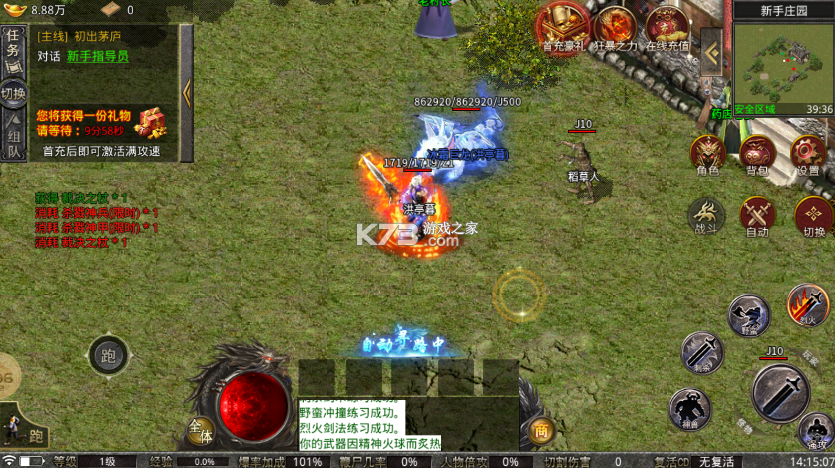Open the 在线充值 recharge icon
The height and width of the screenshot is (468, 835).
click(x=668, y=25)
